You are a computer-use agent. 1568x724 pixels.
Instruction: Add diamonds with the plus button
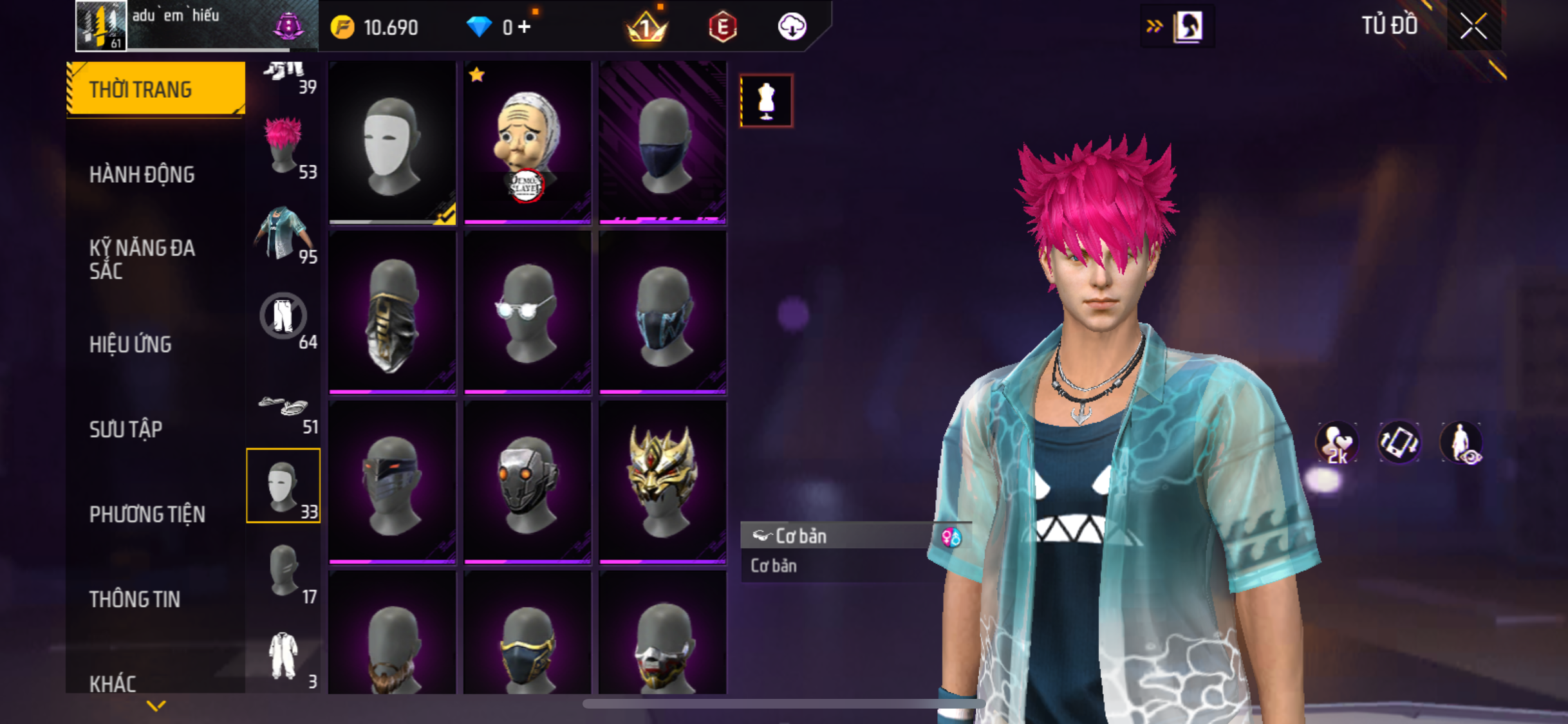[525, 27]
